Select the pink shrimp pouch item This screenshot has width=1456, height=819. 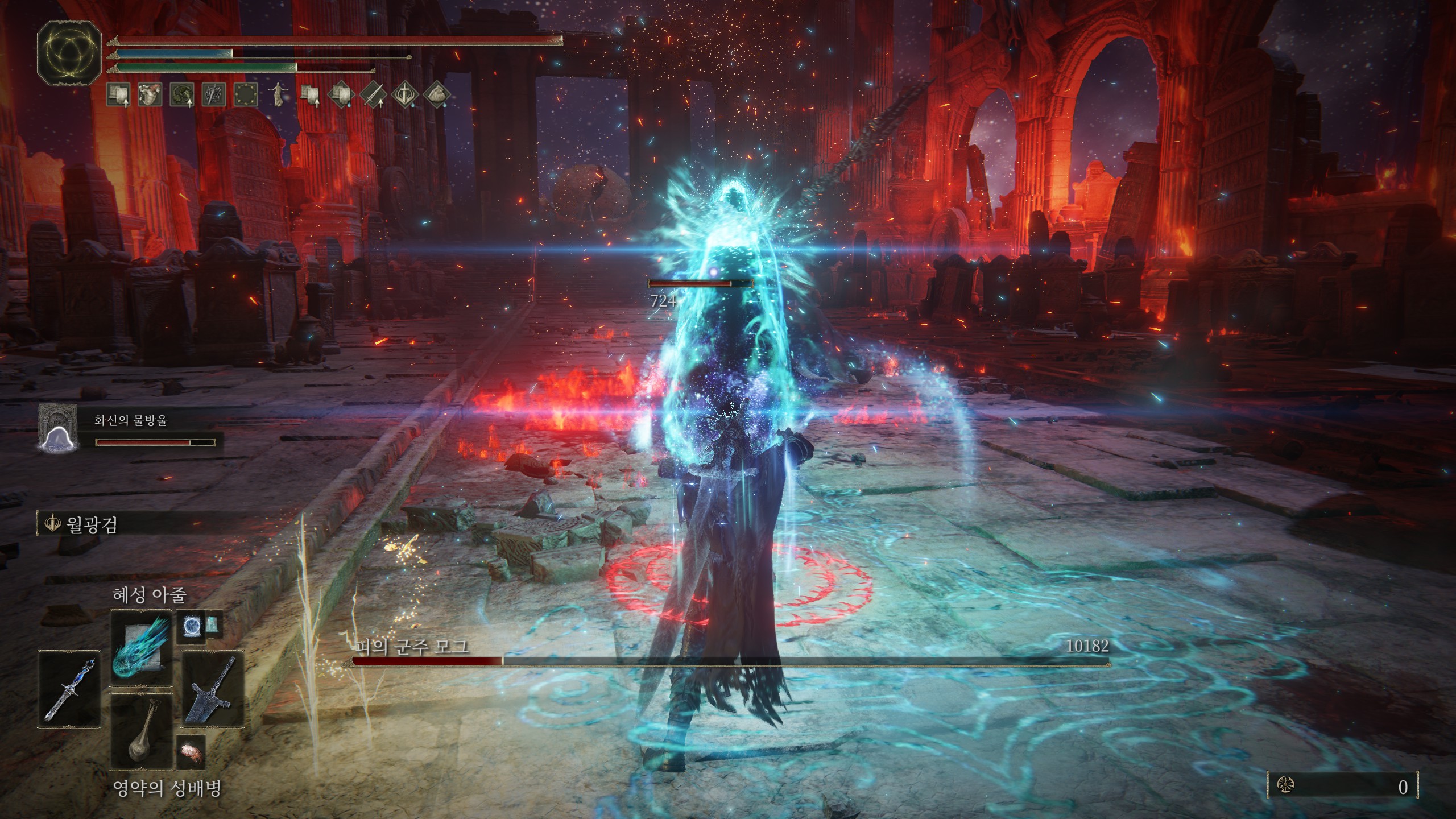(190, 751)
